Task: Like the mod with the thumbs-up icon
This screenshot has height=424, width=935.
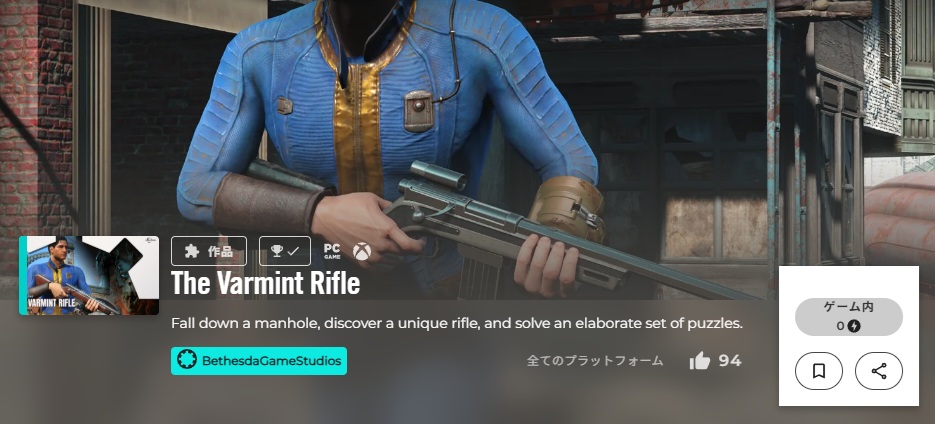Action: click(x=700, y=361)
